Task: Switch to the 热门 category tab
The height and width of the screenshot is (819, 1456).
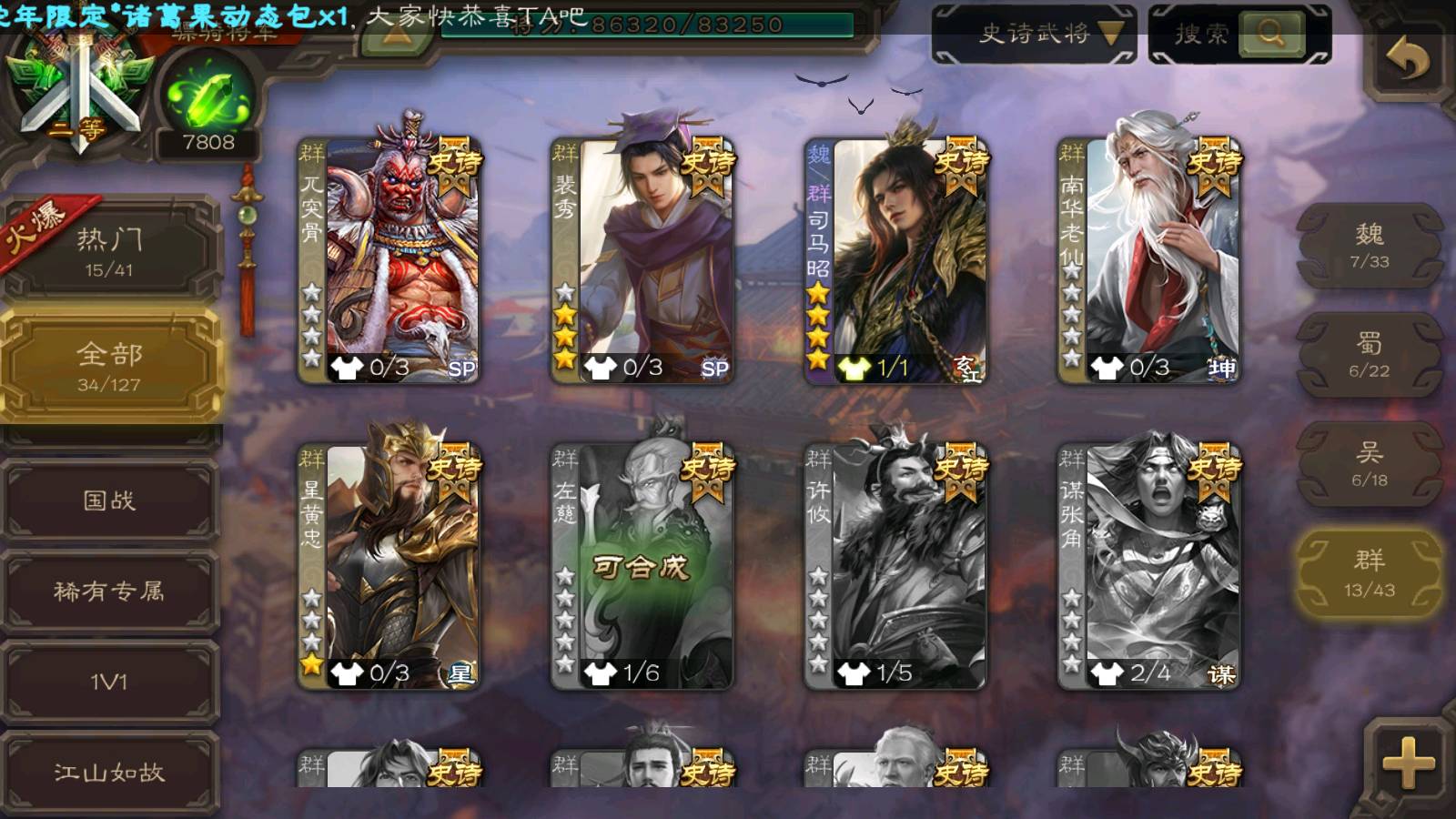Action: pyautogui.click(x=109, y=250)
